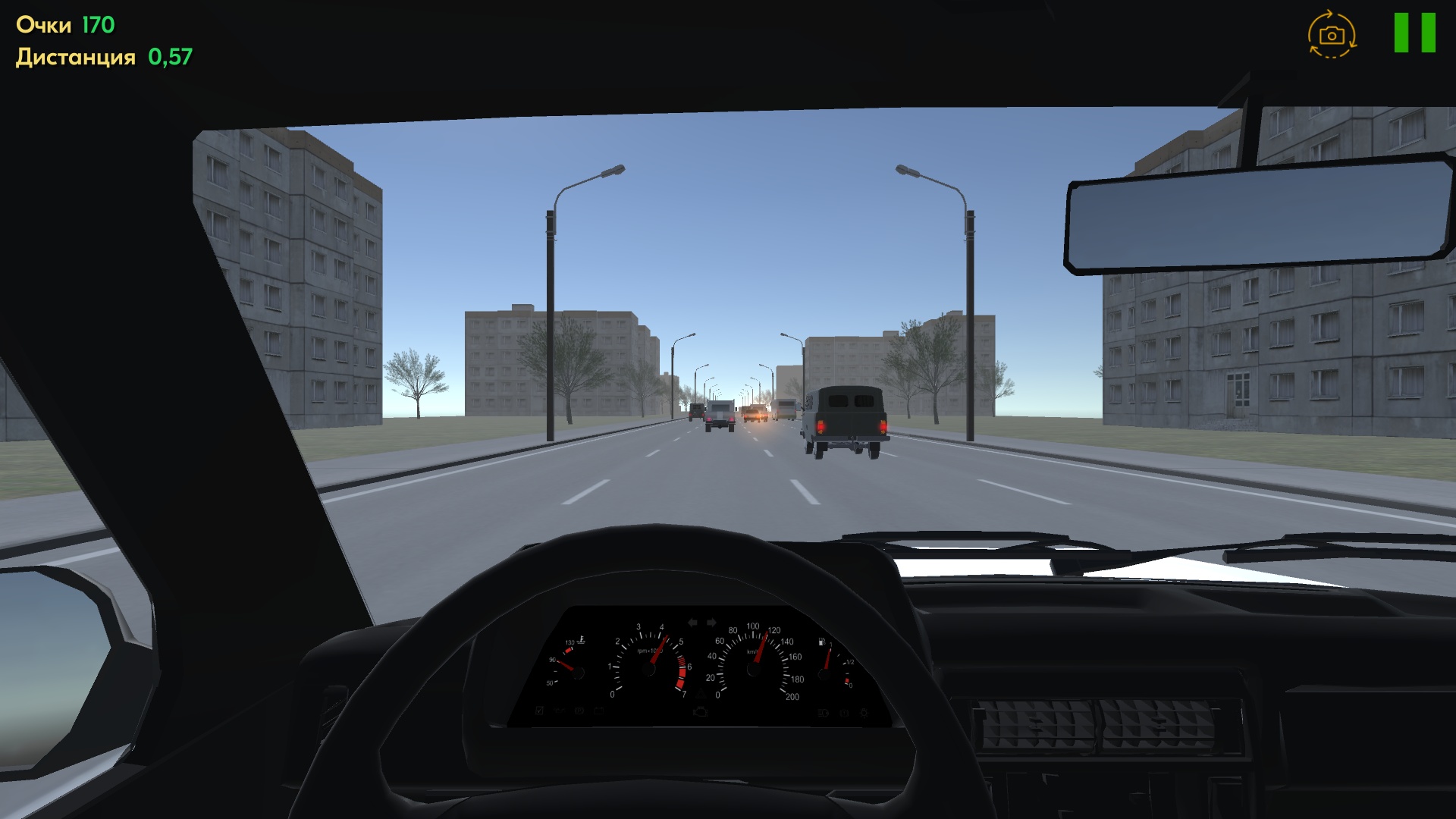Click the check engine warning icon
Image resolution: width=1456 pixels, height=819 pixels.
[701, 711]
